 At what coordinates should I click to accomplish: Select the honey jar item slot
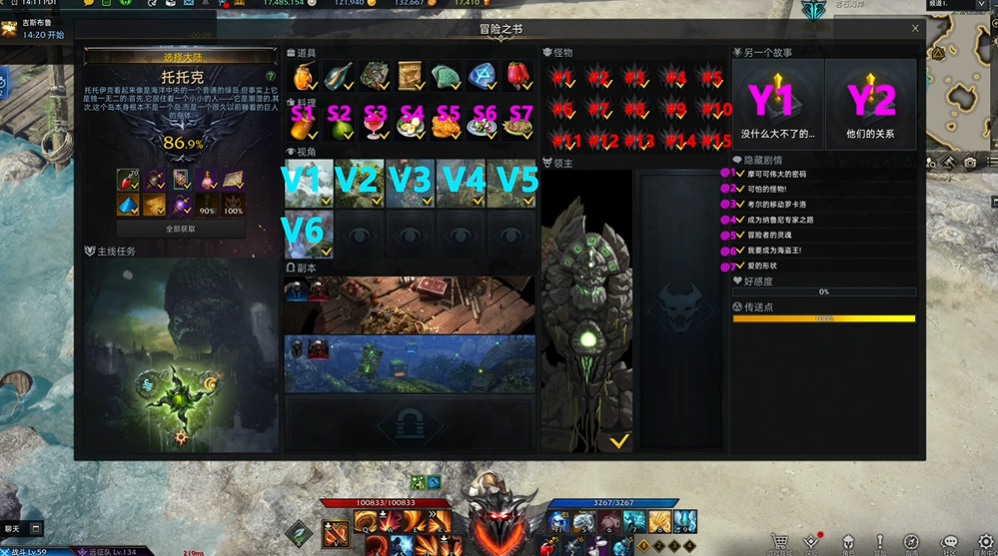click(x=302, y=76)
